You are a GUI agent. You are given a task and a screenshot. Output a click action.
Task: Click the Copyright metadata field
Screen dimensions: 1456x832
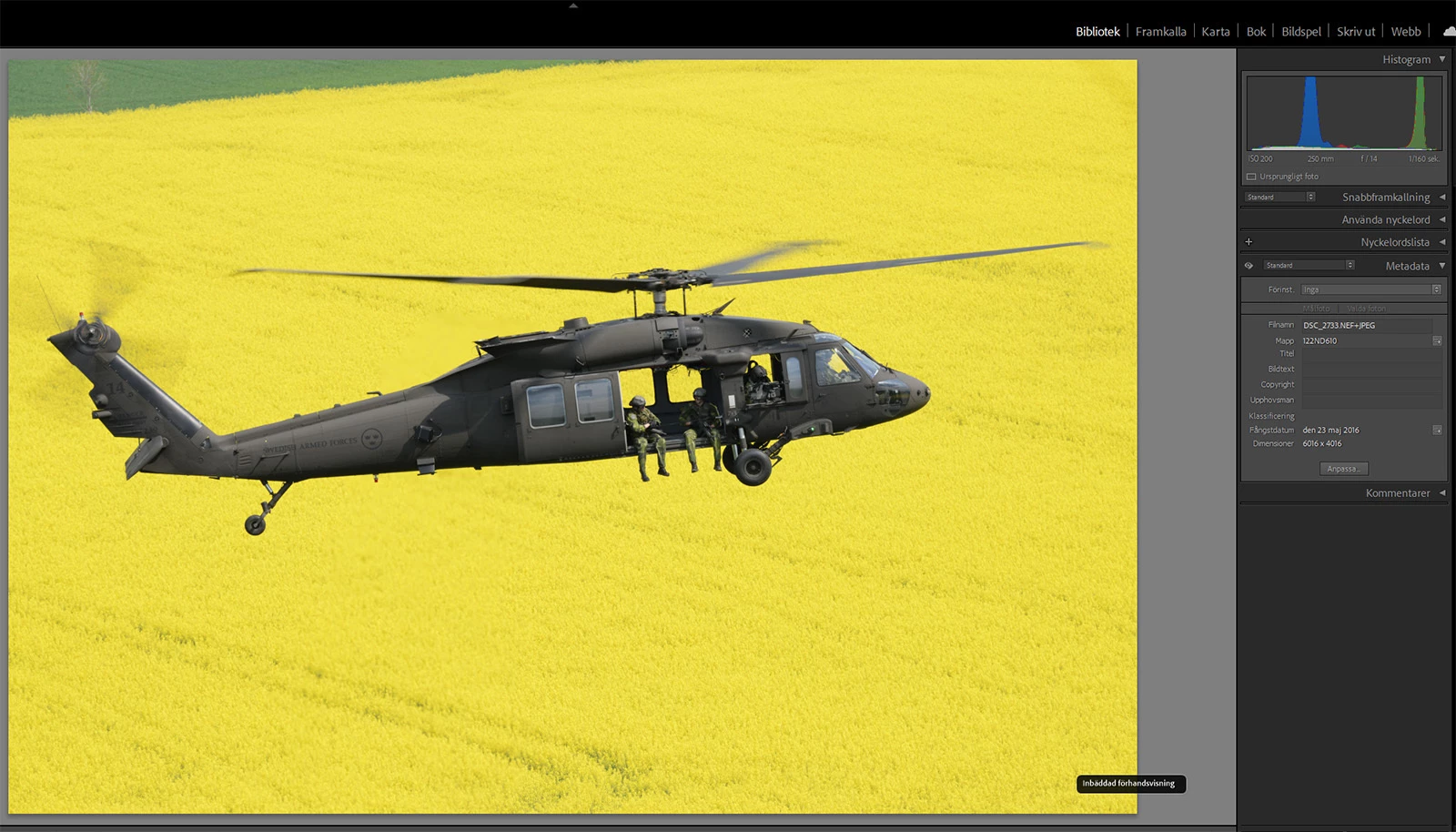pyautogui.click(x=1370, y=384)
